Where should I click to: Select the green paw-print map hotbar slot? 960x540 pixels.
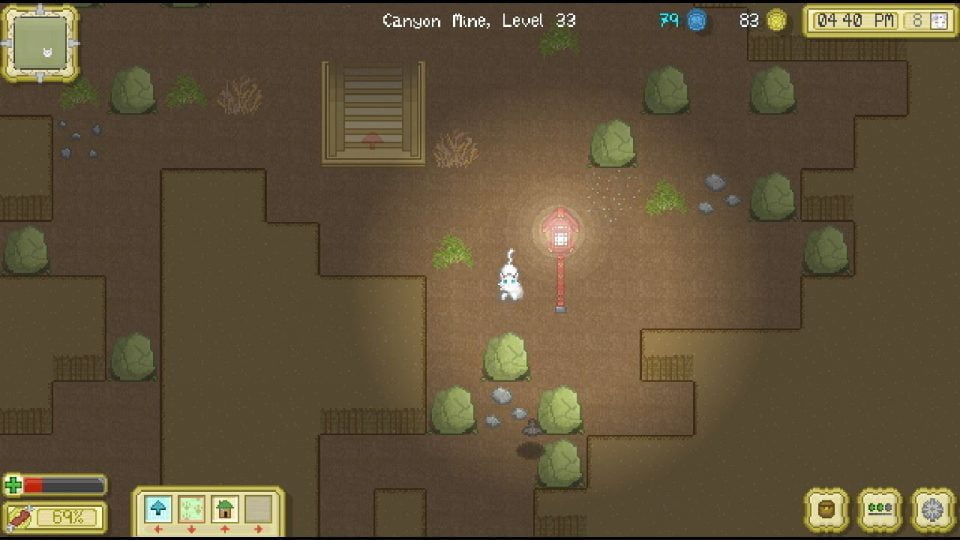point(191,508)
